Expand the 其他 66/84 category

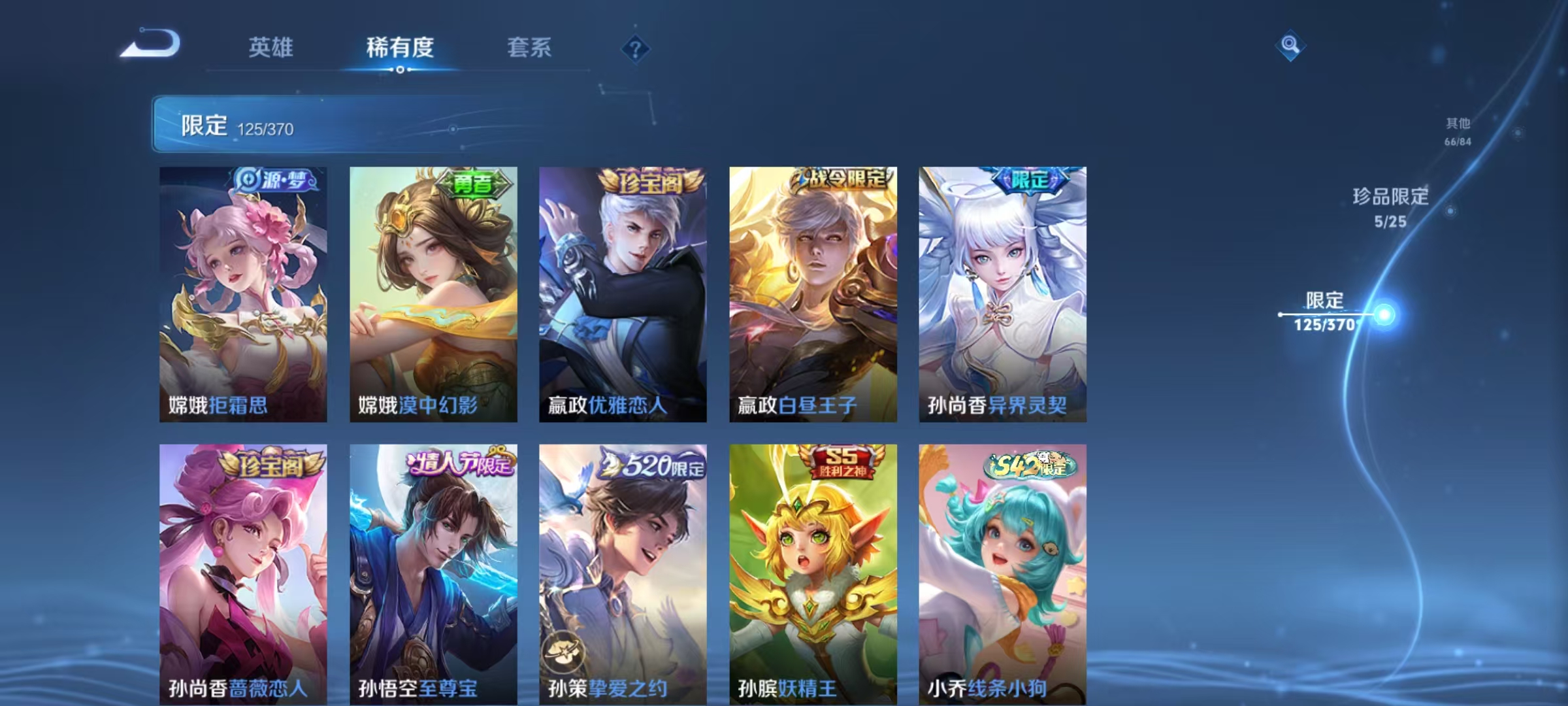(x=1457, y=129)
